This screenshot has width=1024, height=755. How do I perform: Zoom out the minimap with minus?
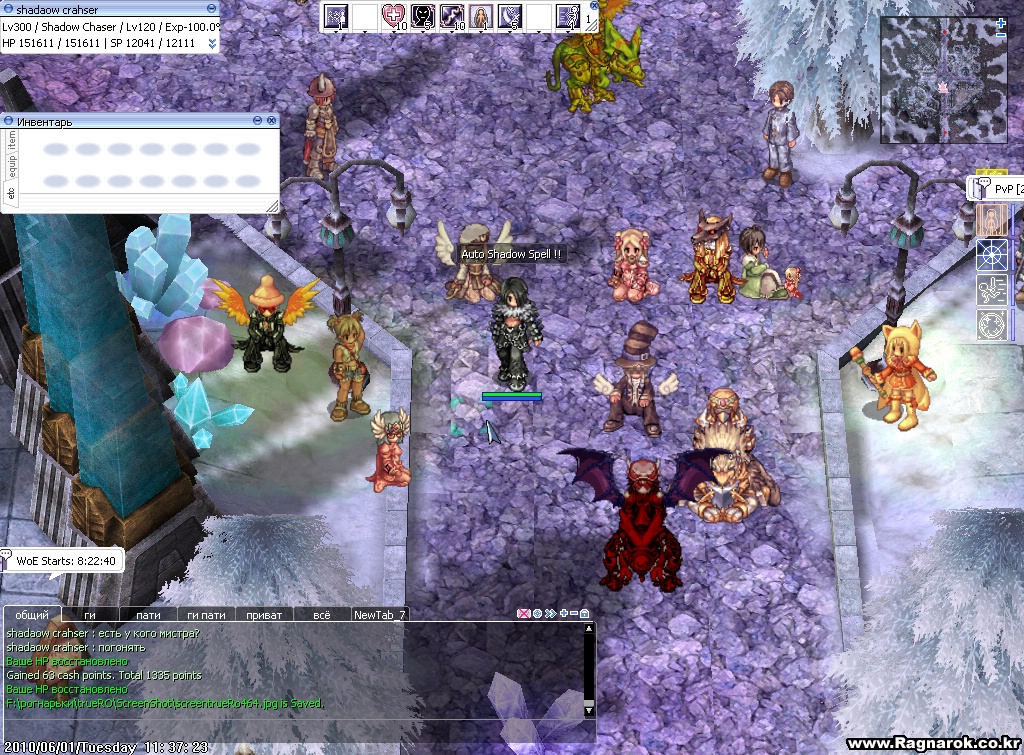click(1001, 35)
